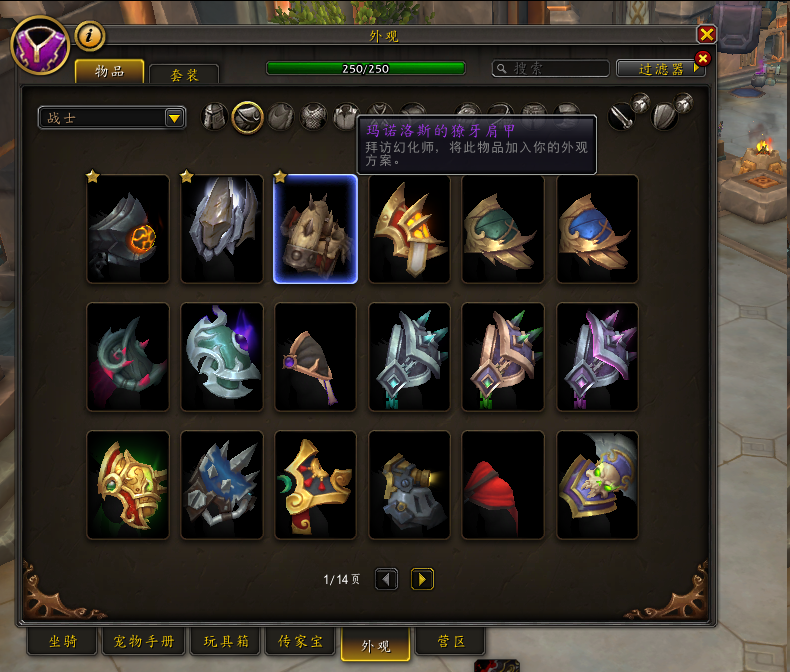The height and width of the screenshot is (672, 790).
Task: Go to the next appearance page
Action: click(x=422, y=579)
